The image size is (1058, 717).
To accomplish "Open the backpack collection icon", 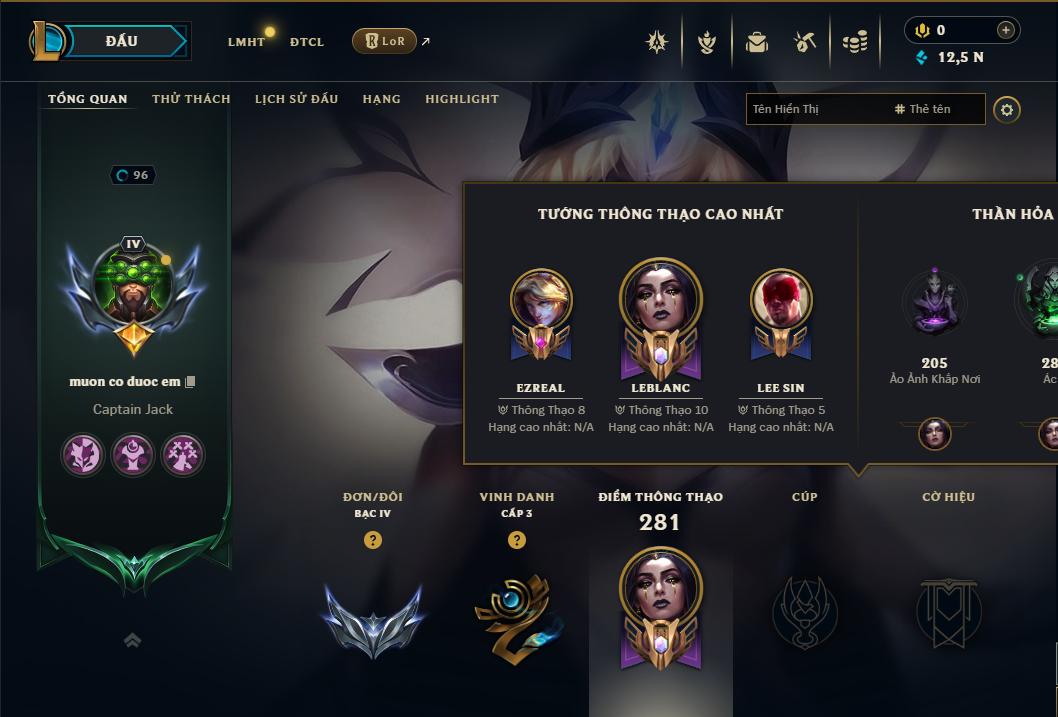I will (757, 42).
